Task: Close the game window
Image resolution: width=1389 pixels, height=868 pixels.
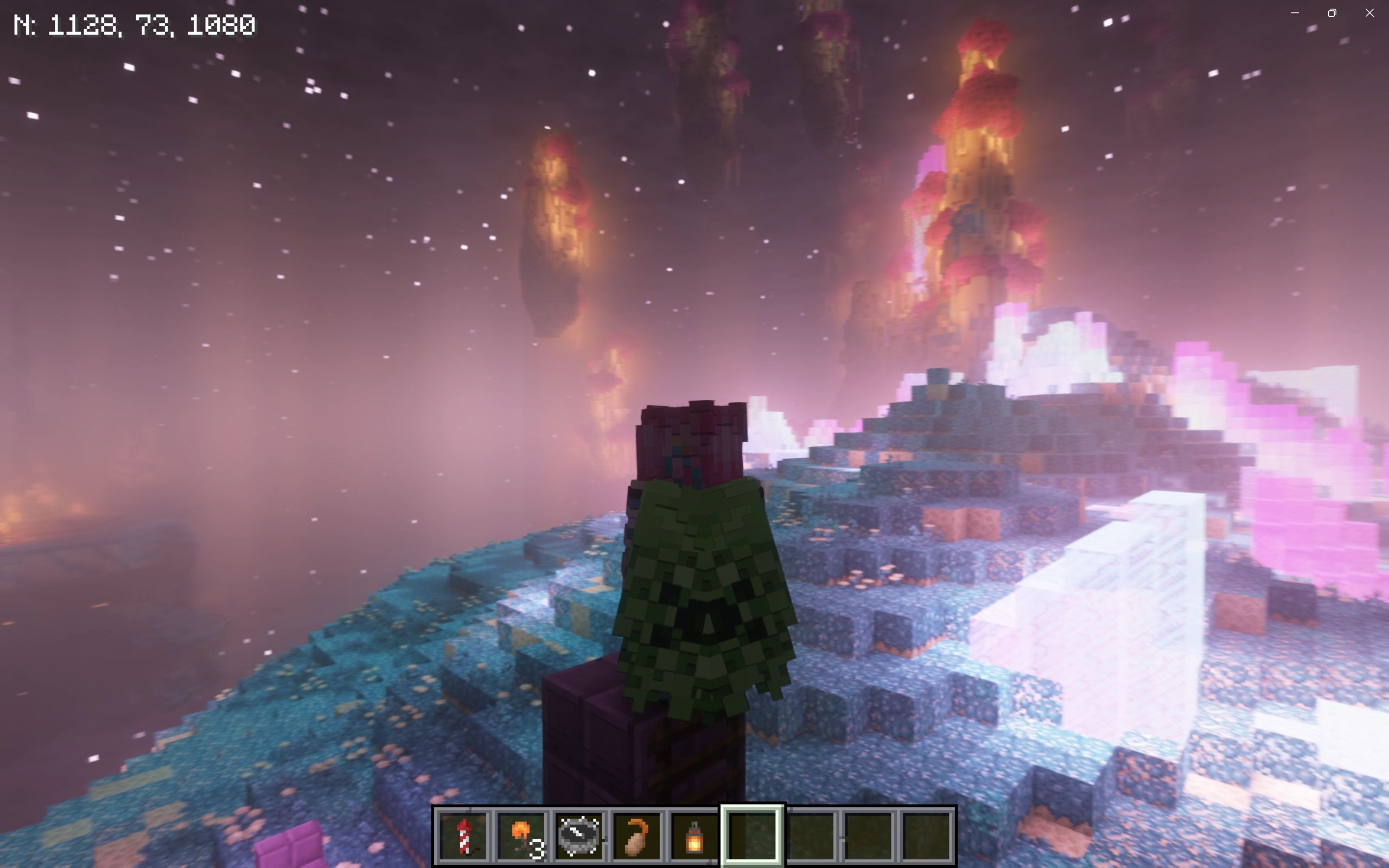Action: (1369, 12)
